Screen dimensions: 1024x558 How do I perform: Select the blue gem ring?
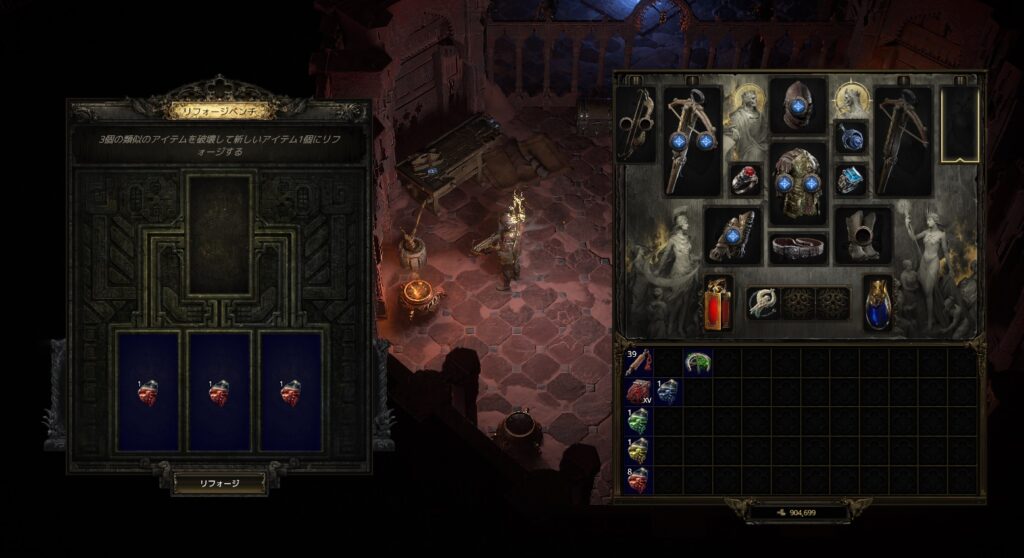(851, 180)
